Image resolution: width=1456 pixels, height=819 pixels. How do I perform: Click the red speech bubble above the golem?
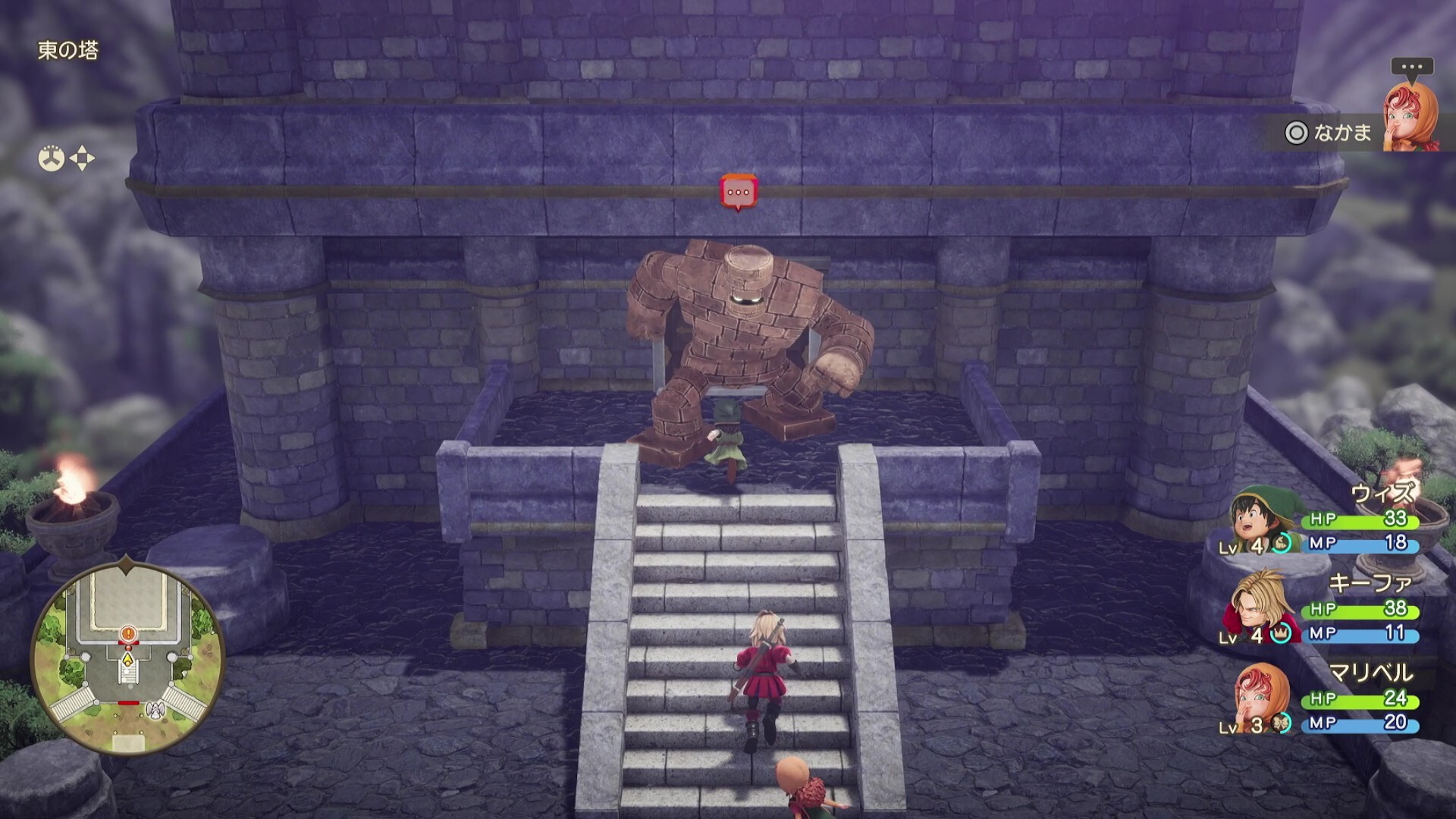(739, 193)
